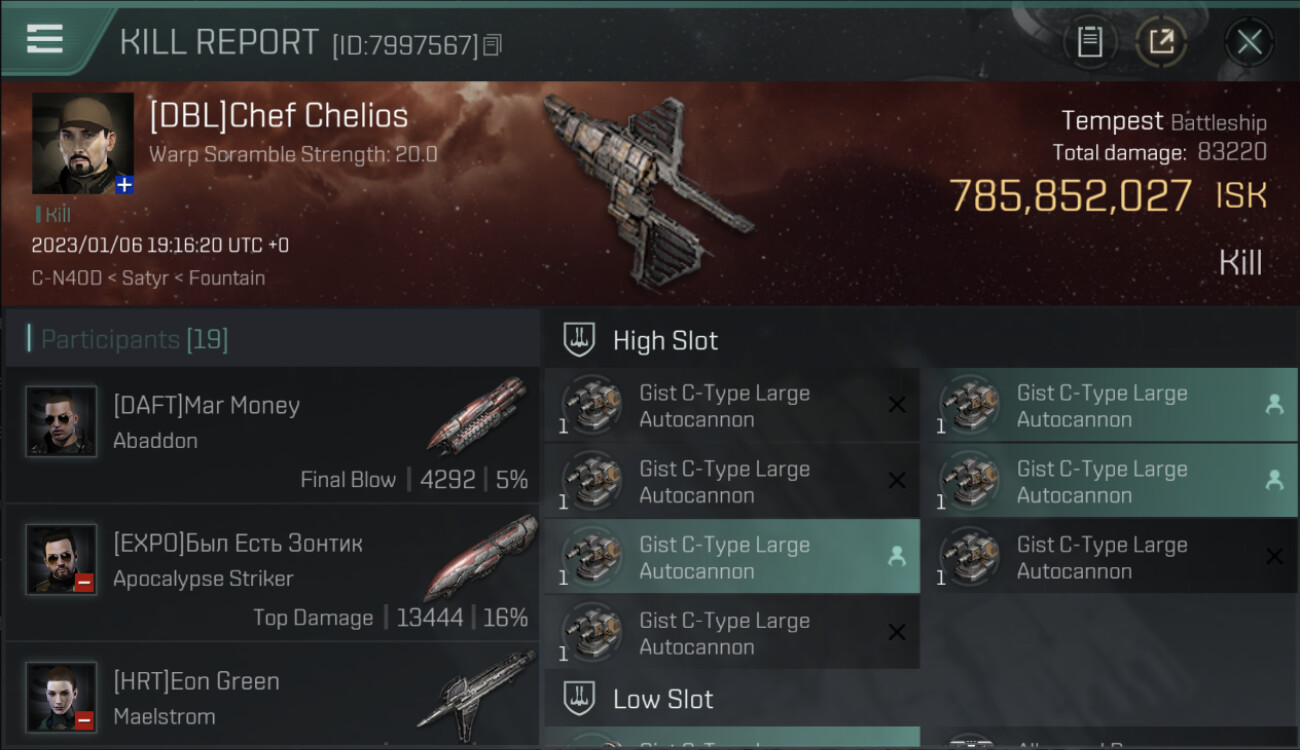The height and width of the screenshot is (750, 1300).
Task: Close the Kill Report window
Action: coord(1249,42)
